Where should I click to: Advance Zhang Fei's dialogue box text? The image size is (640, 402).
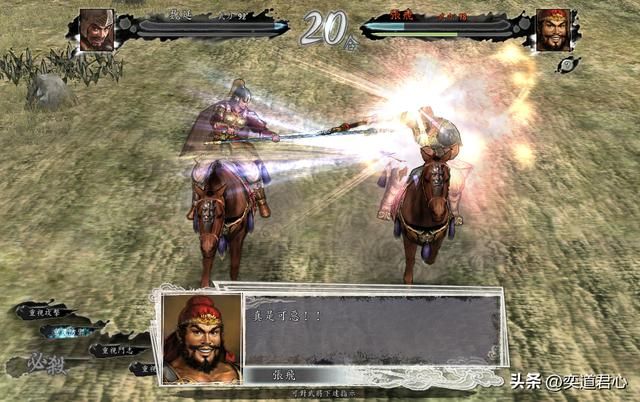[372, 331]
